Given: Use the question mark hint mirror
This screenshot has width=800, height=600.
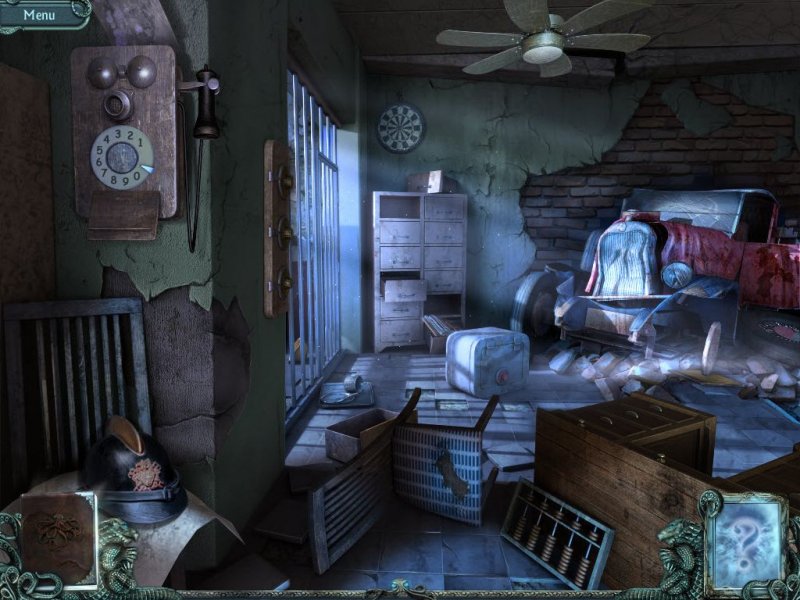Looking at the screenshot, I should coord(745,542).
